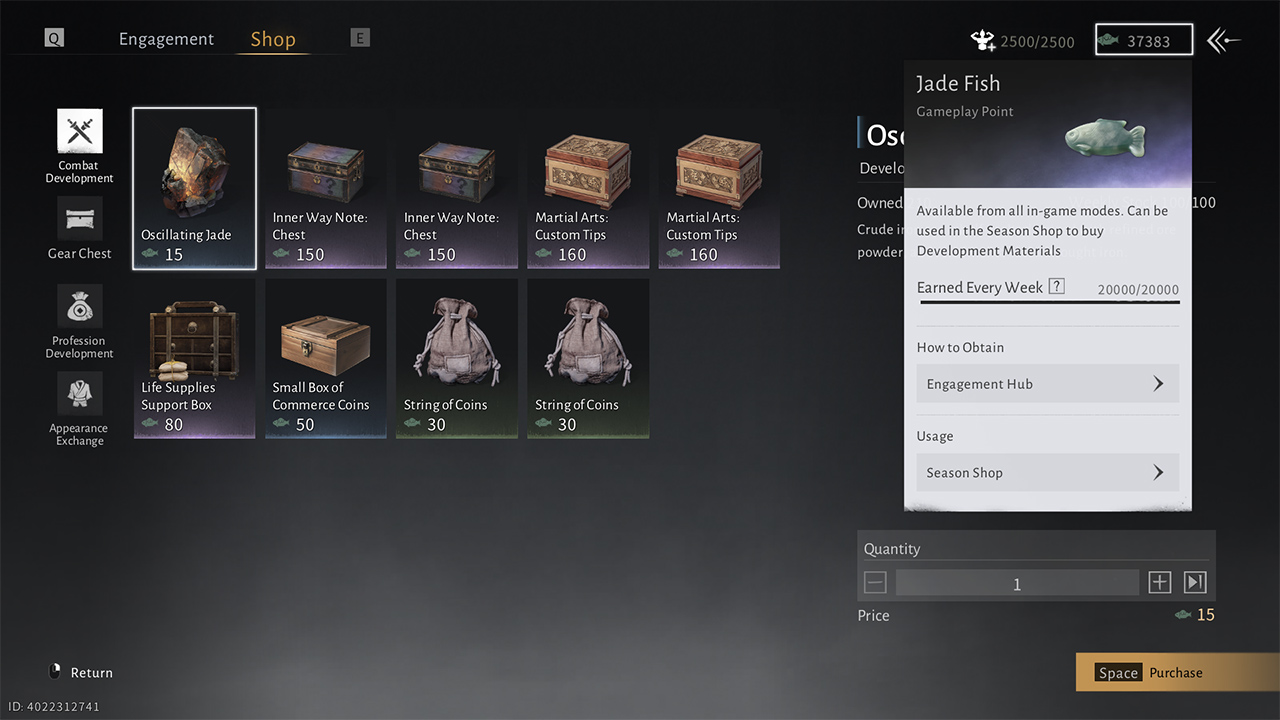Go back using the top-right arrow
This screenshot has height=720, width=1280.
pos(1223,40)
